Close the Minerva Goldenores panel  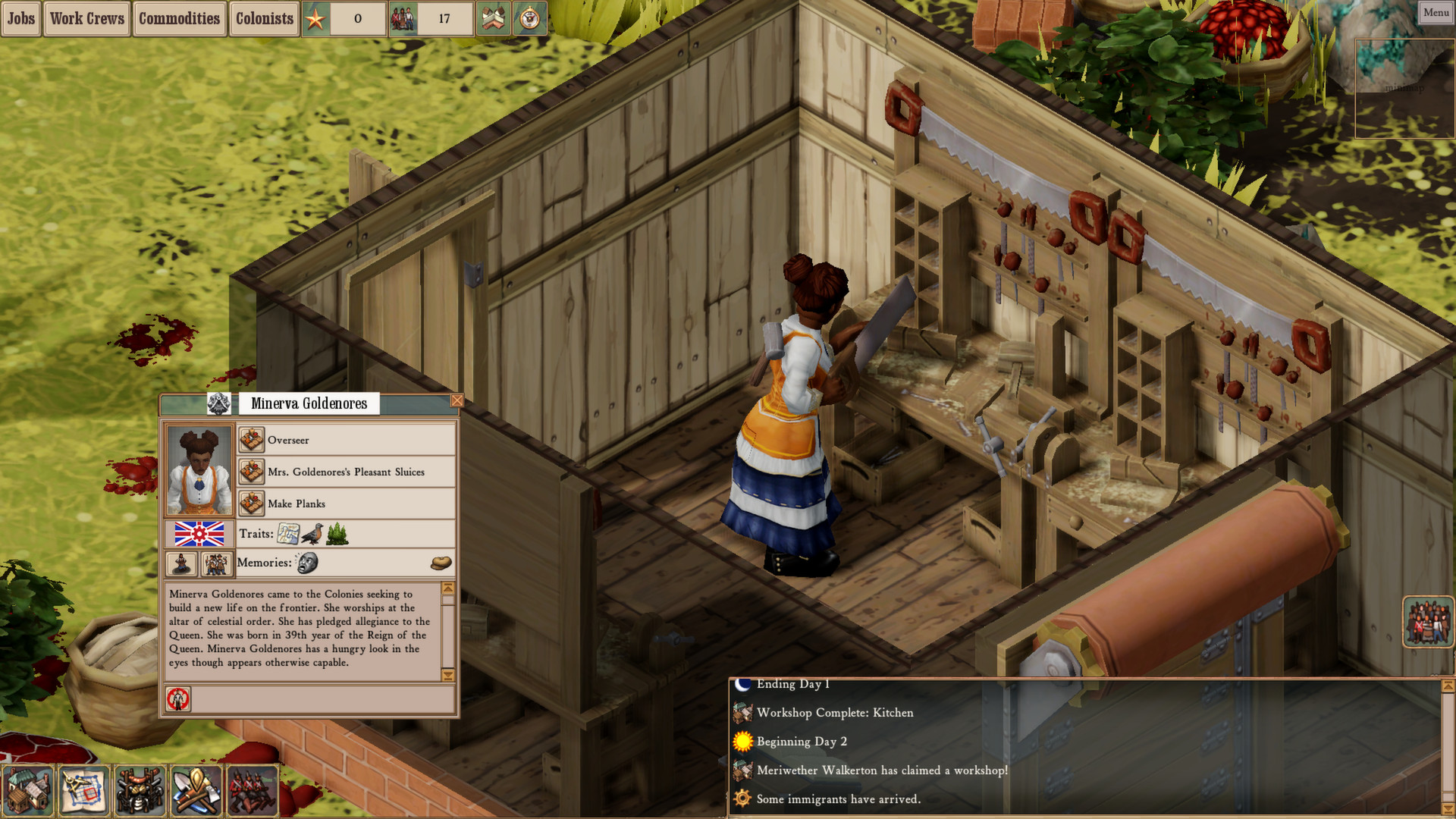click(457, 400)
